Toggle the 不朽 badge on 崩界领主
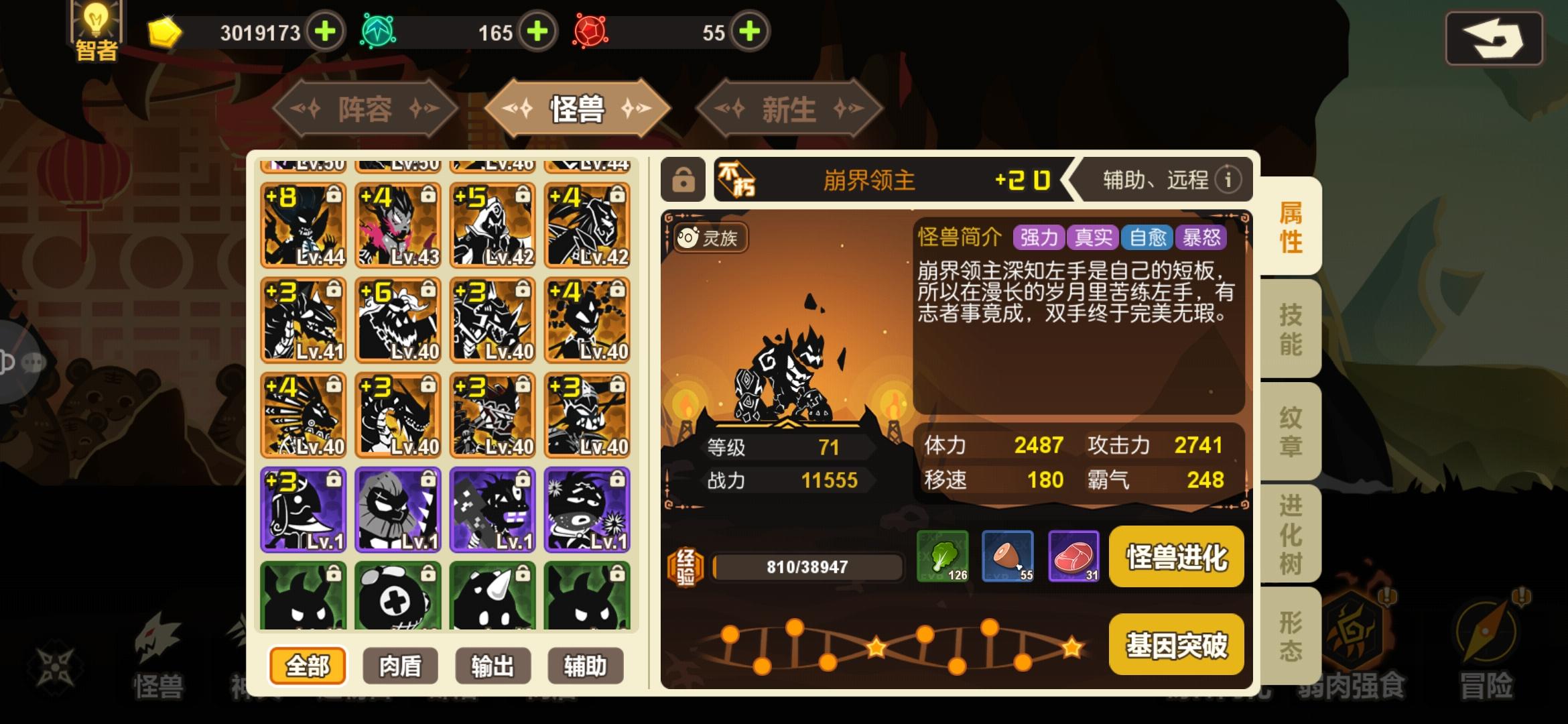Image resolution: width=1568 pixels, height=724 pixels. (x=737, y=180)
